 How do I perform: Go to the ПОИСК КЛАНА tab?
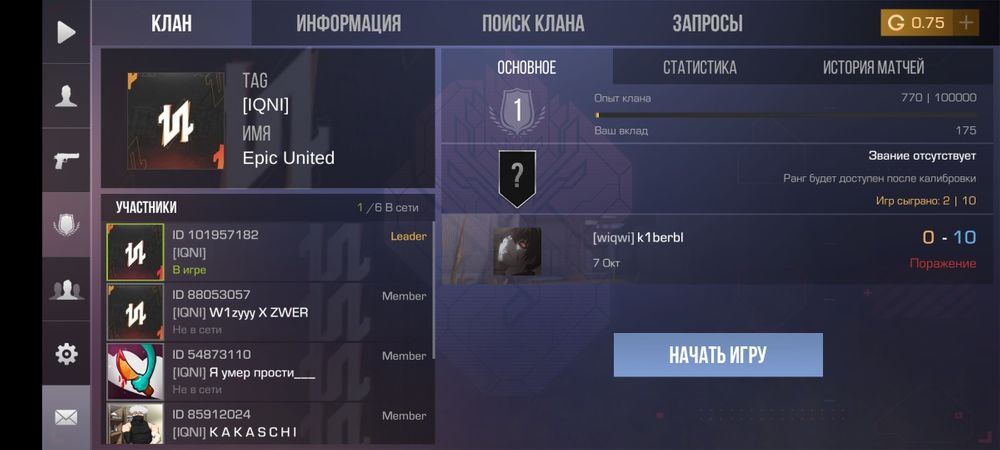click(533, 23)
